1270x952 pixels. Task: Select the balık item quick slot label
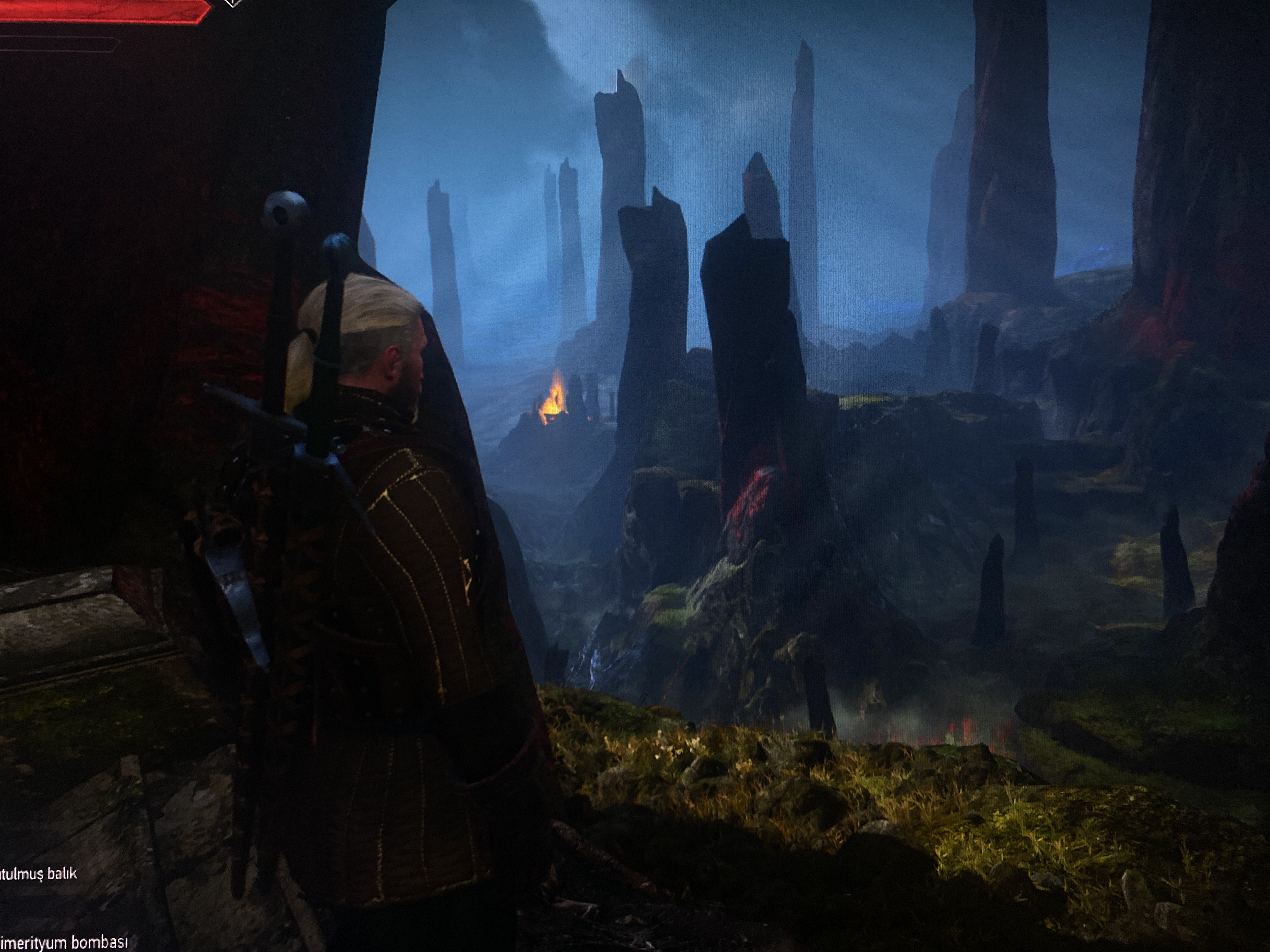click(x=38, y=873)
